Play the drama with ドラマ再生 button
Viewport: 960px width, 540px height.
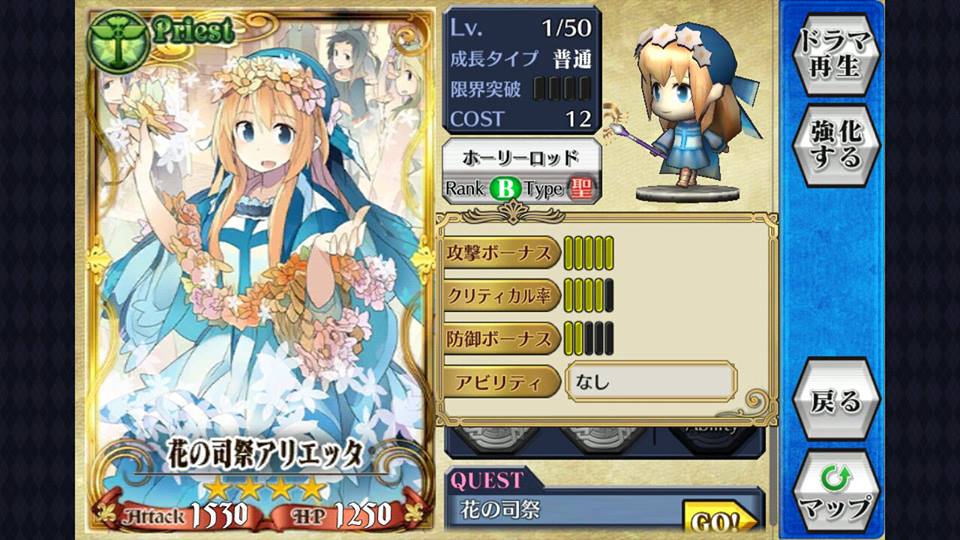click(836, 56)
